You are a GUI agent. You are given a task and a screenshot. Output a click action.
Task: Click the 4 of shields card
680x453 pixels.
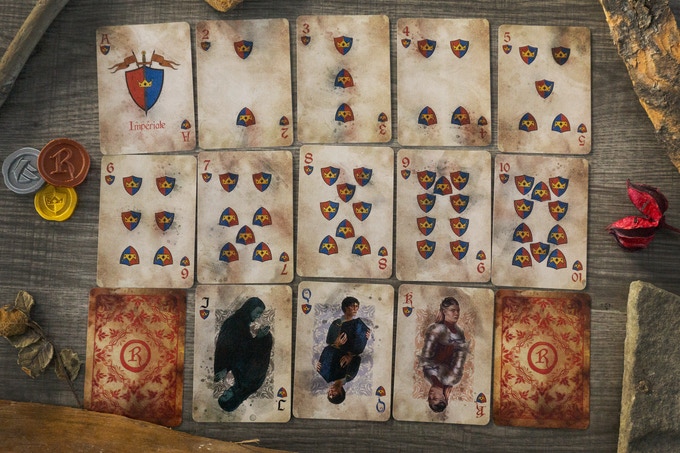pos(443,83)
